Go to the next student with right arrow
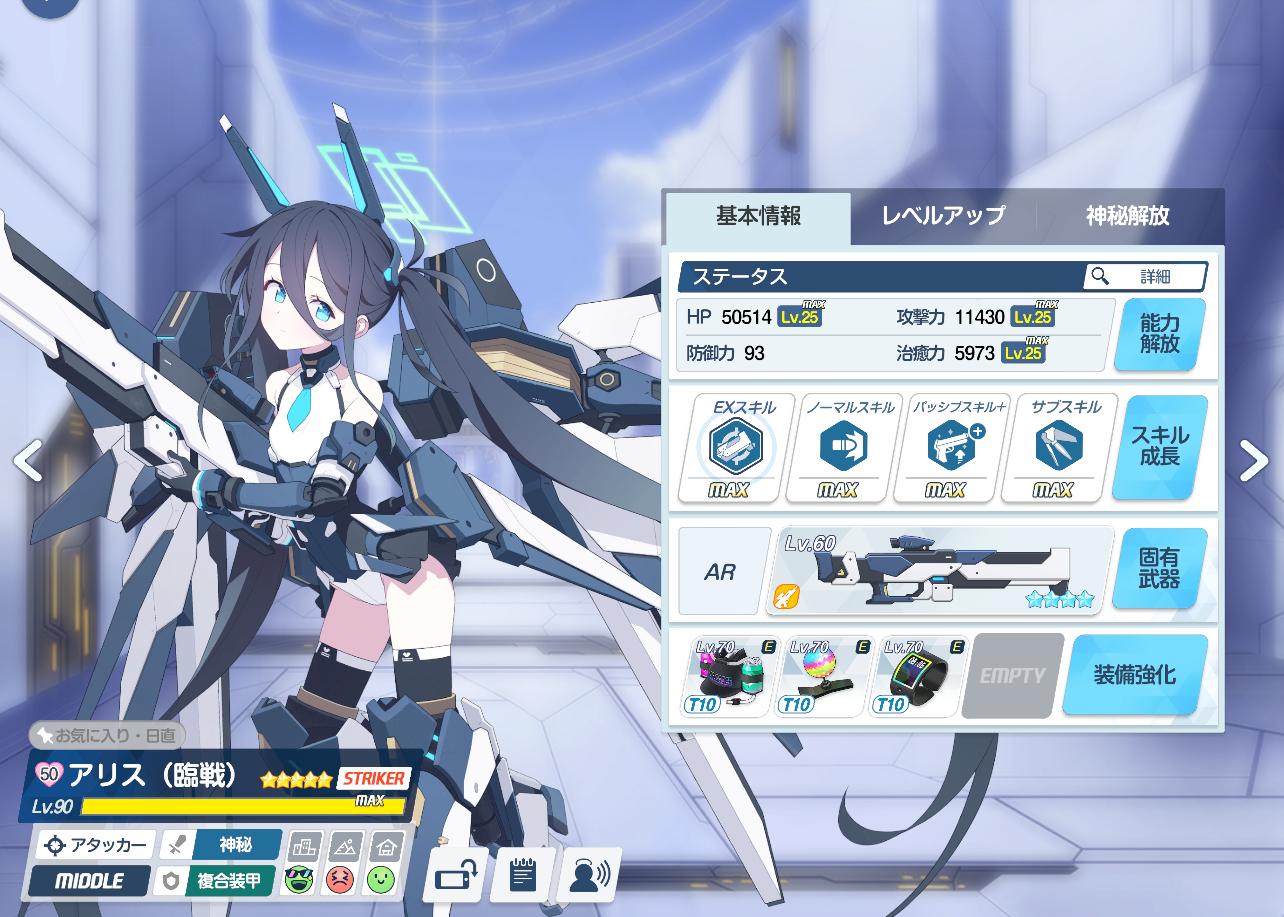1284x917 pixels. click(x=1253, y=461)
